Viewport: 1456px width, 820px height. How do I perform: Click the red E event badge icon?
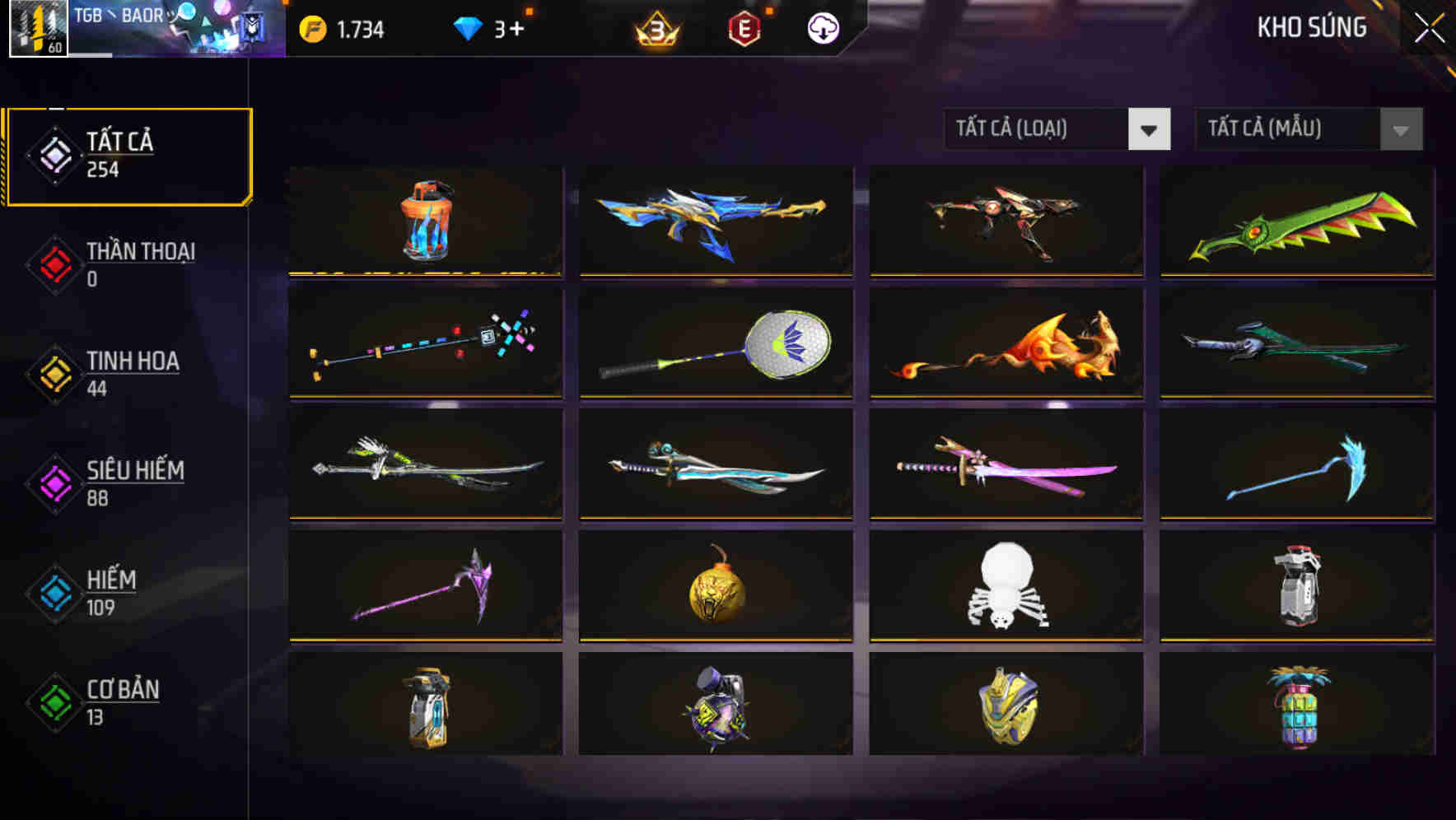pos(744,28)
